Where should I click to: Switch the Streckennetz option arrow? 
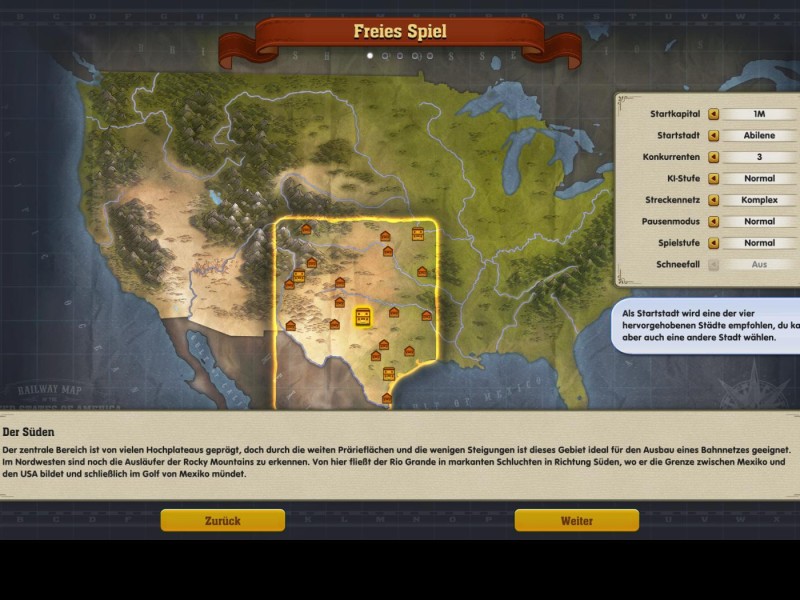(x=714, y=200)
